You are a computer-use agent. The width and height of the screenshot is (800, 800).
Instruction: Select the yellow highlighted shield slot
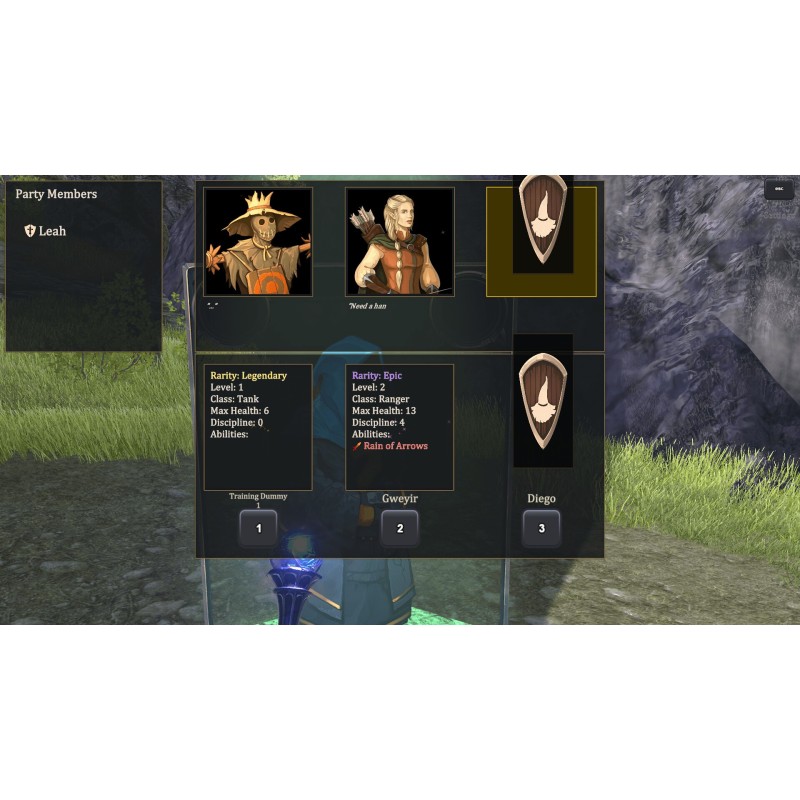tap(541, 241)
